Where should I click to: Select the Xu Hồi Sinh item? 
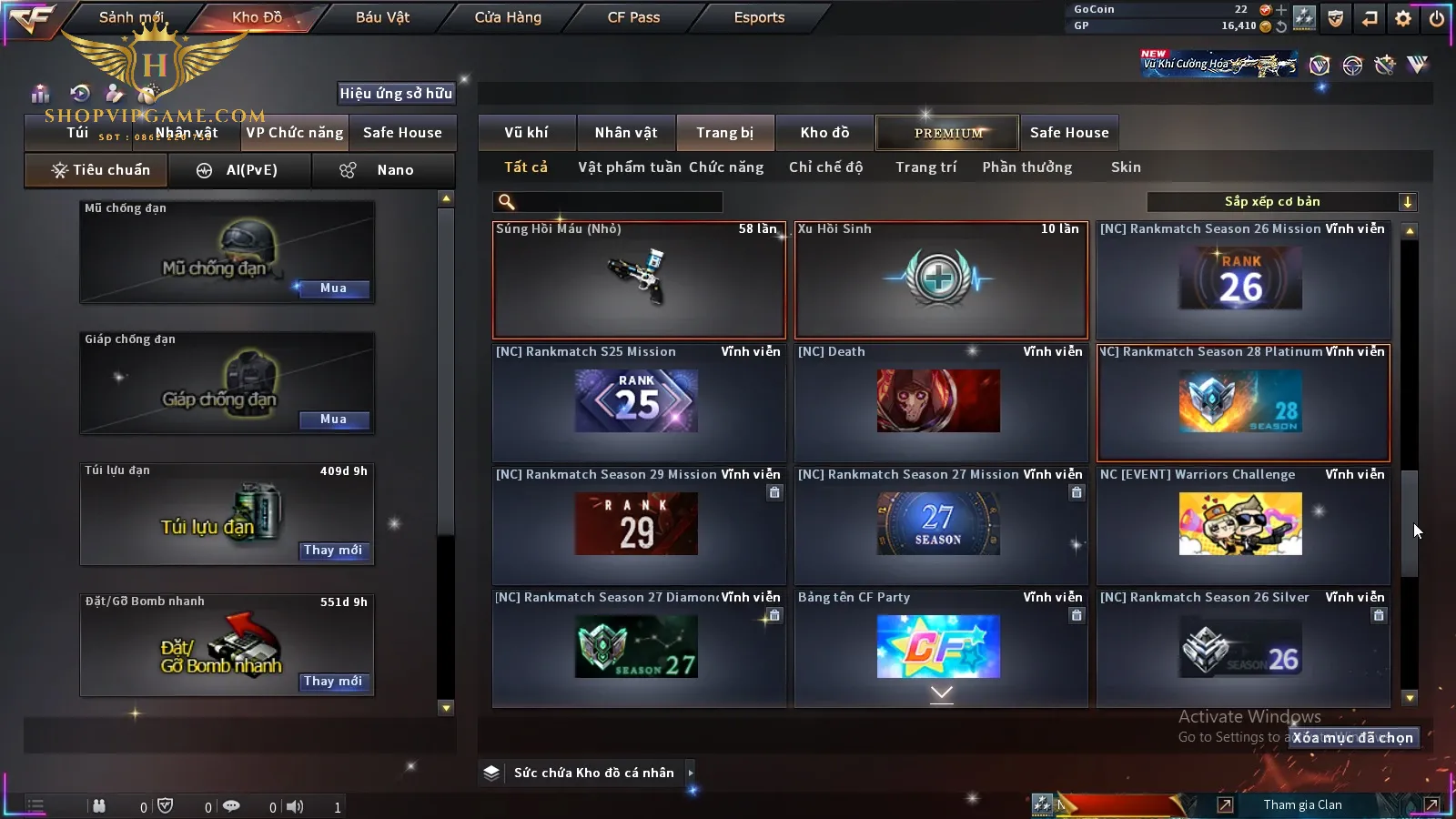tap(941, 280)
